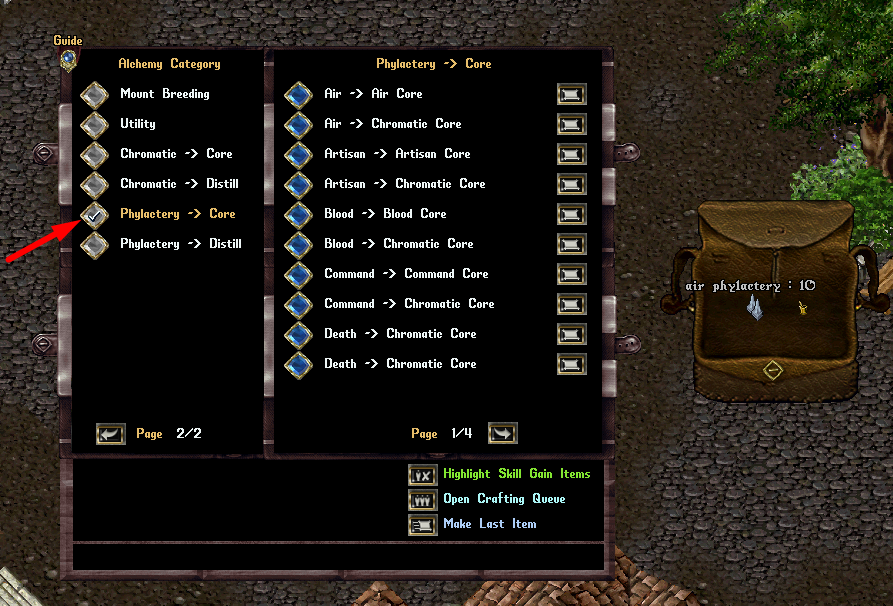Select the Artisan -> Artisan Core recipe
The image size is (893, 606).
(298, 154)
